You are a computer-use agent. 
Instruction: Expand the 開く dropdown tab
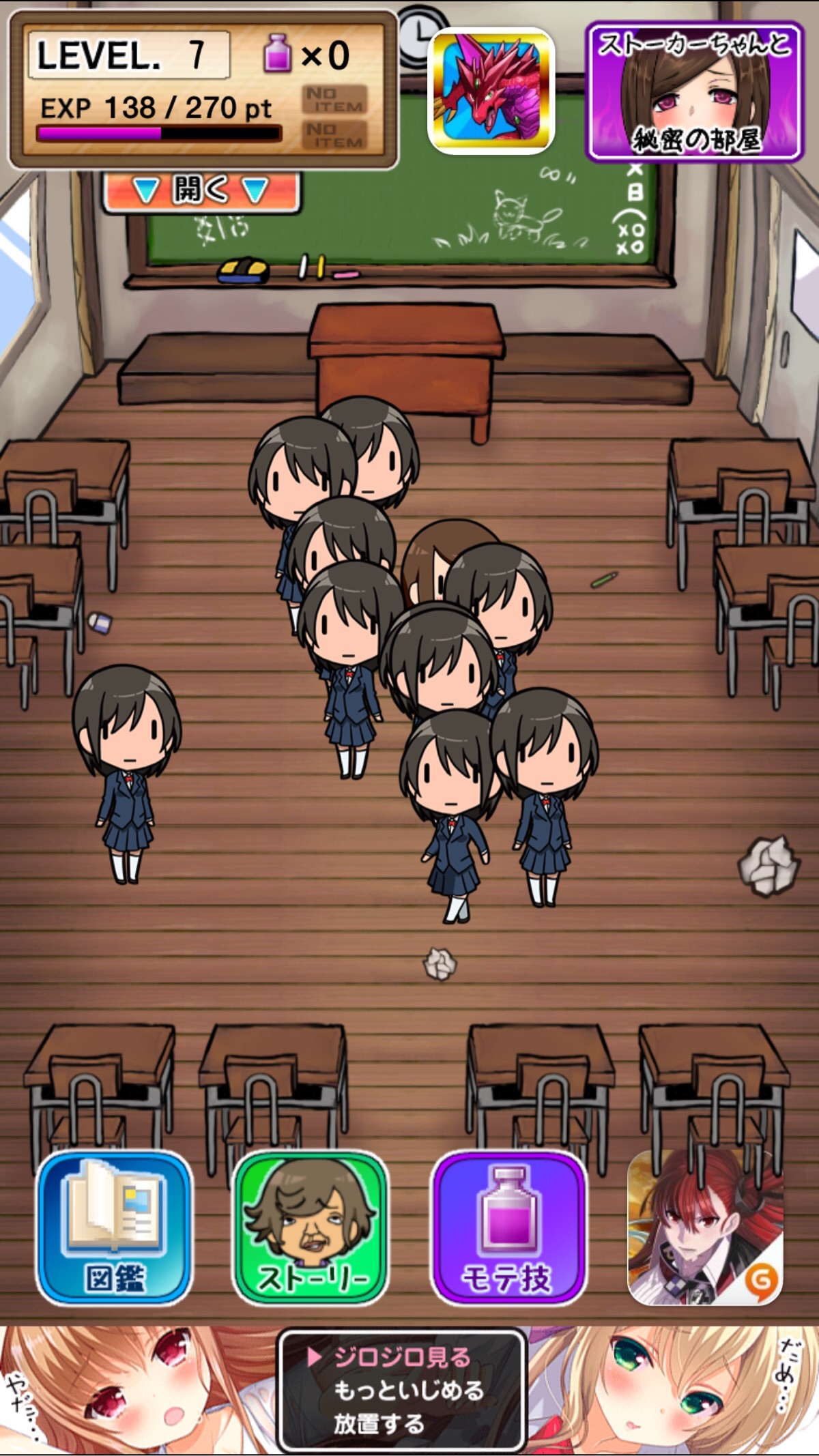201,190
